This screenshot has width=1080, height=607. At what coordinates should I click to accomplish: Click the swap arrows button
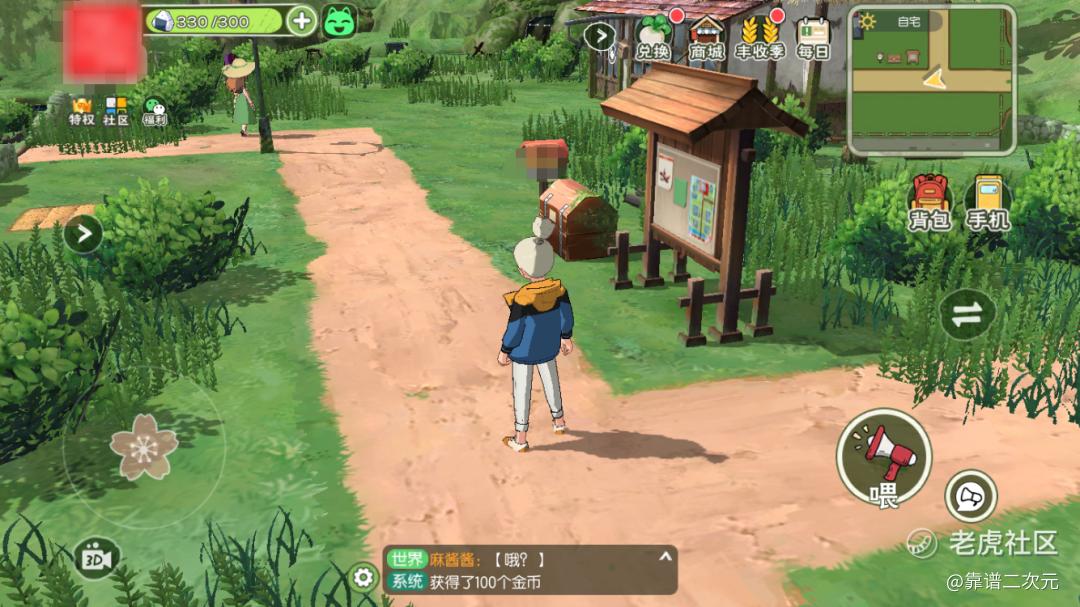point(967,314)
